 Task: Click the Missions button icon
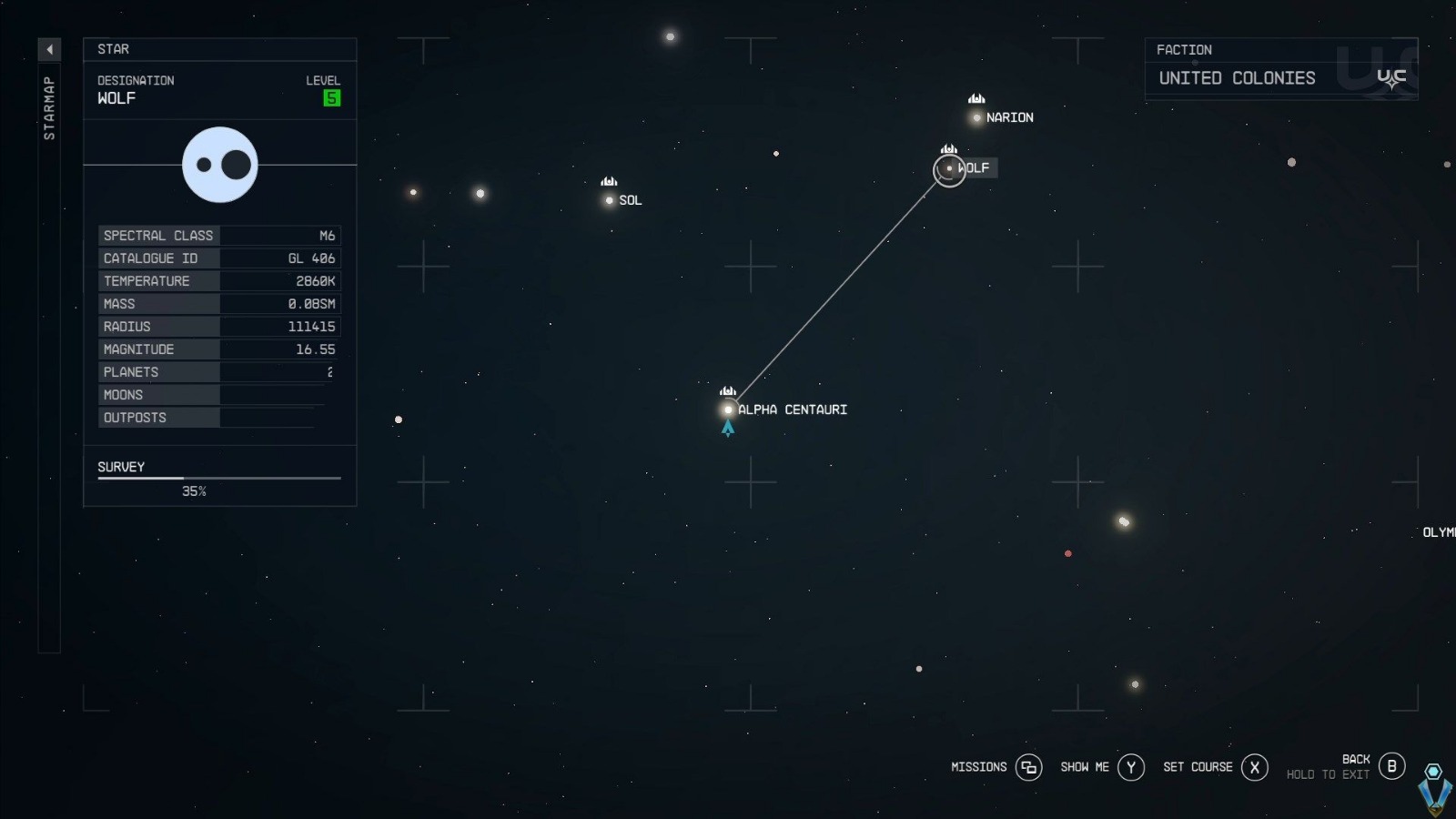(x=1028, y=767)
